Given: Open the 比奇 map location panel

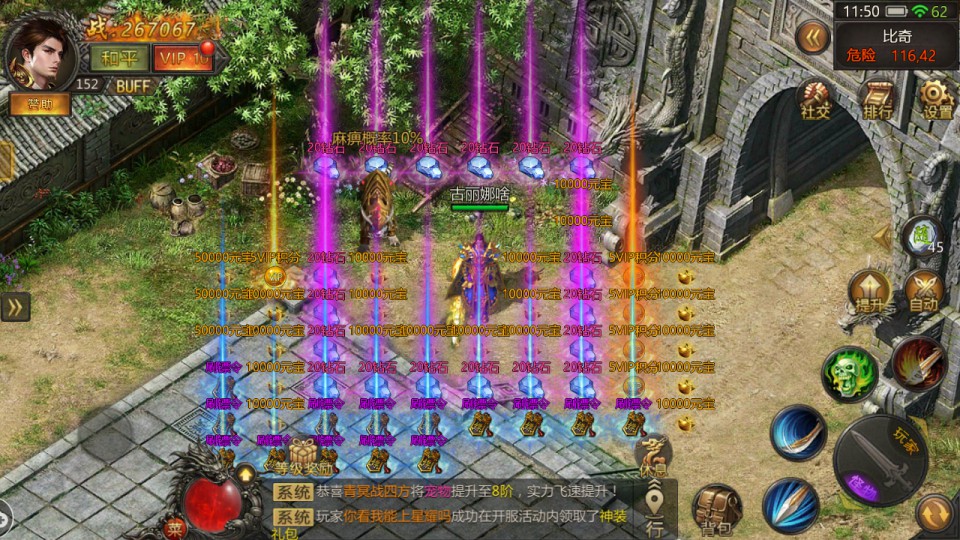Looking at the screenshot, I should tap(895, 47).
